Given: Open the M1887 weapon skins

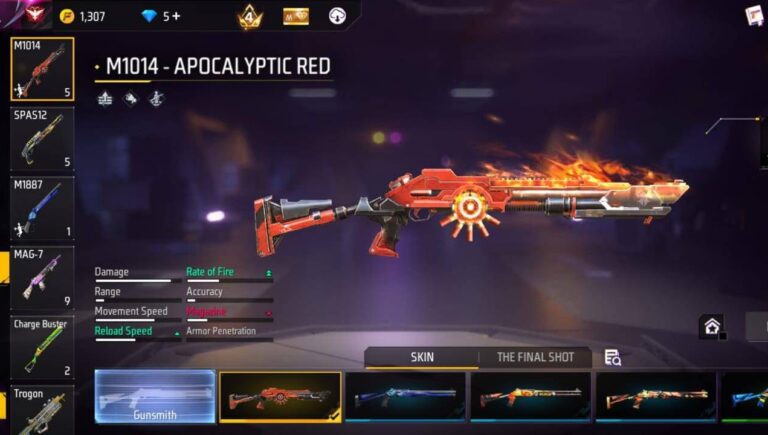Looking at the screenshot, I should [x=42, y=208].
